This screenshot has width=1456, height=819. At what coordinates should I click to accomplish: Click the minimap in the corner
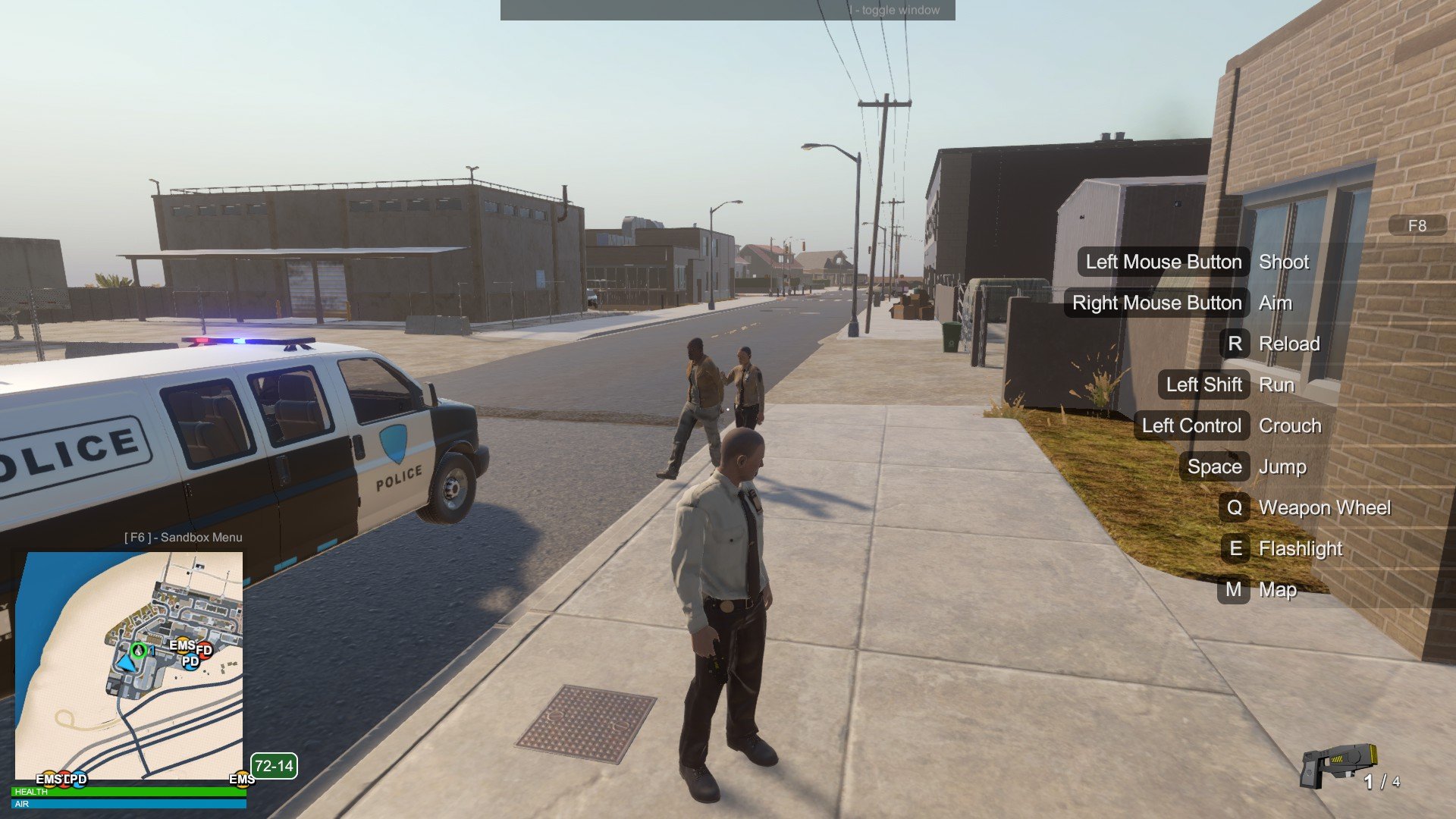pyautogui.click(x=129, y=666)
